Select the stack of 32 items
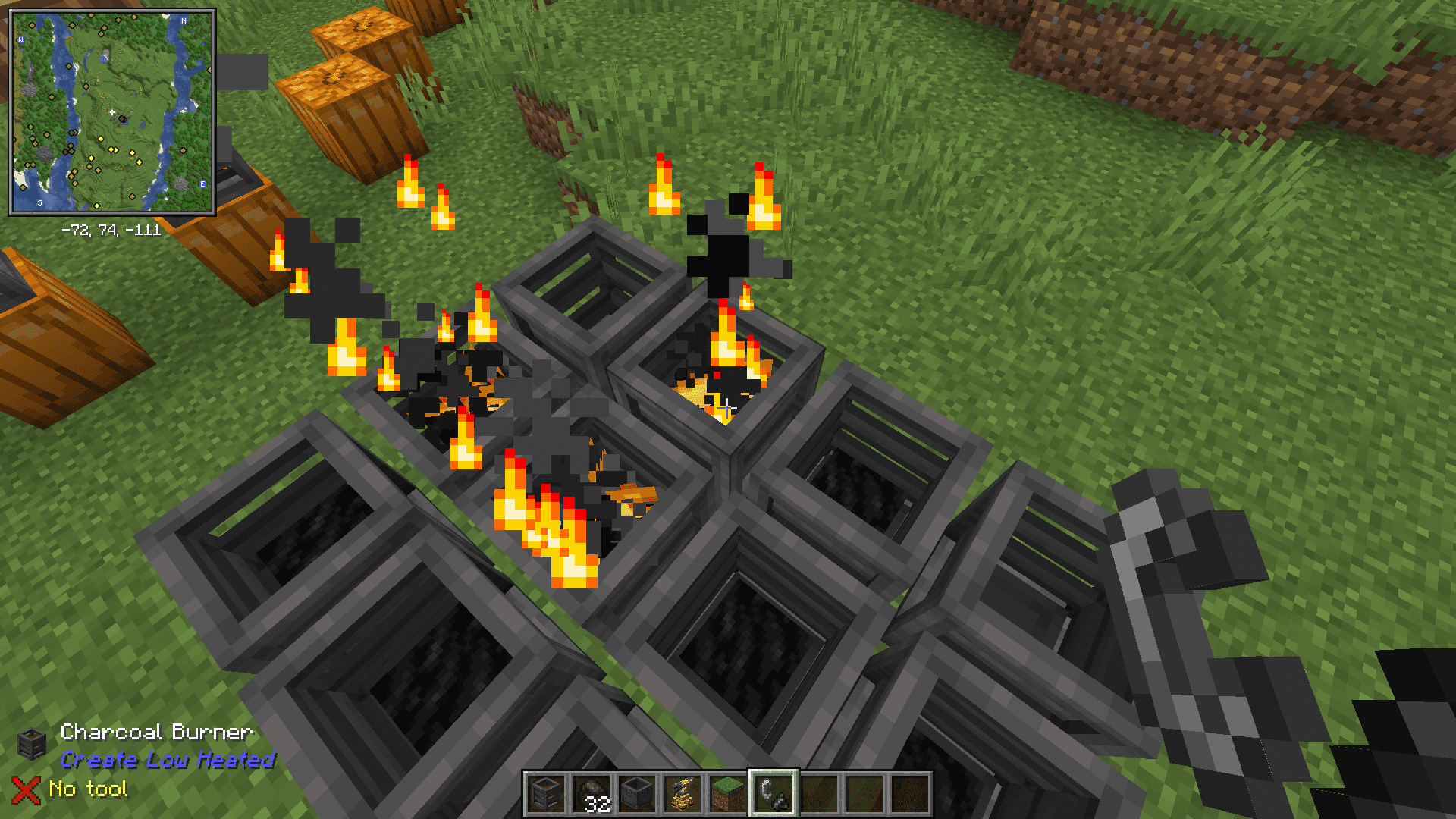 click(591, 794)
